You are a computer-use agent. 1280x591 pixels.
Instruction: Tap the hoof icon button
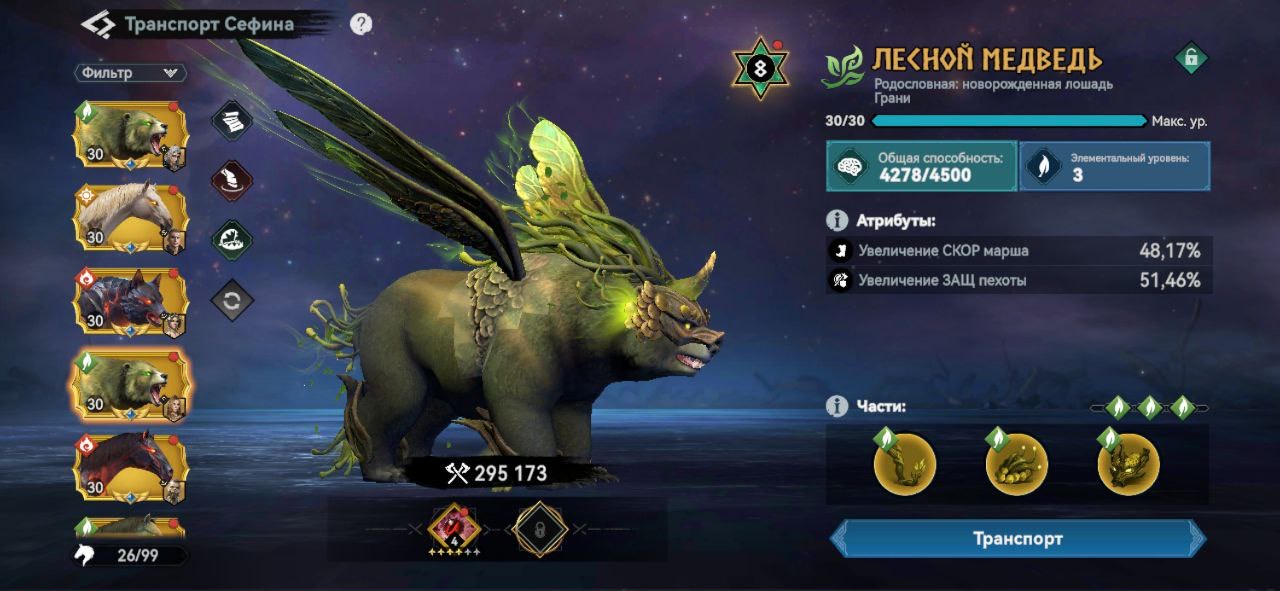tap(232, 181)
